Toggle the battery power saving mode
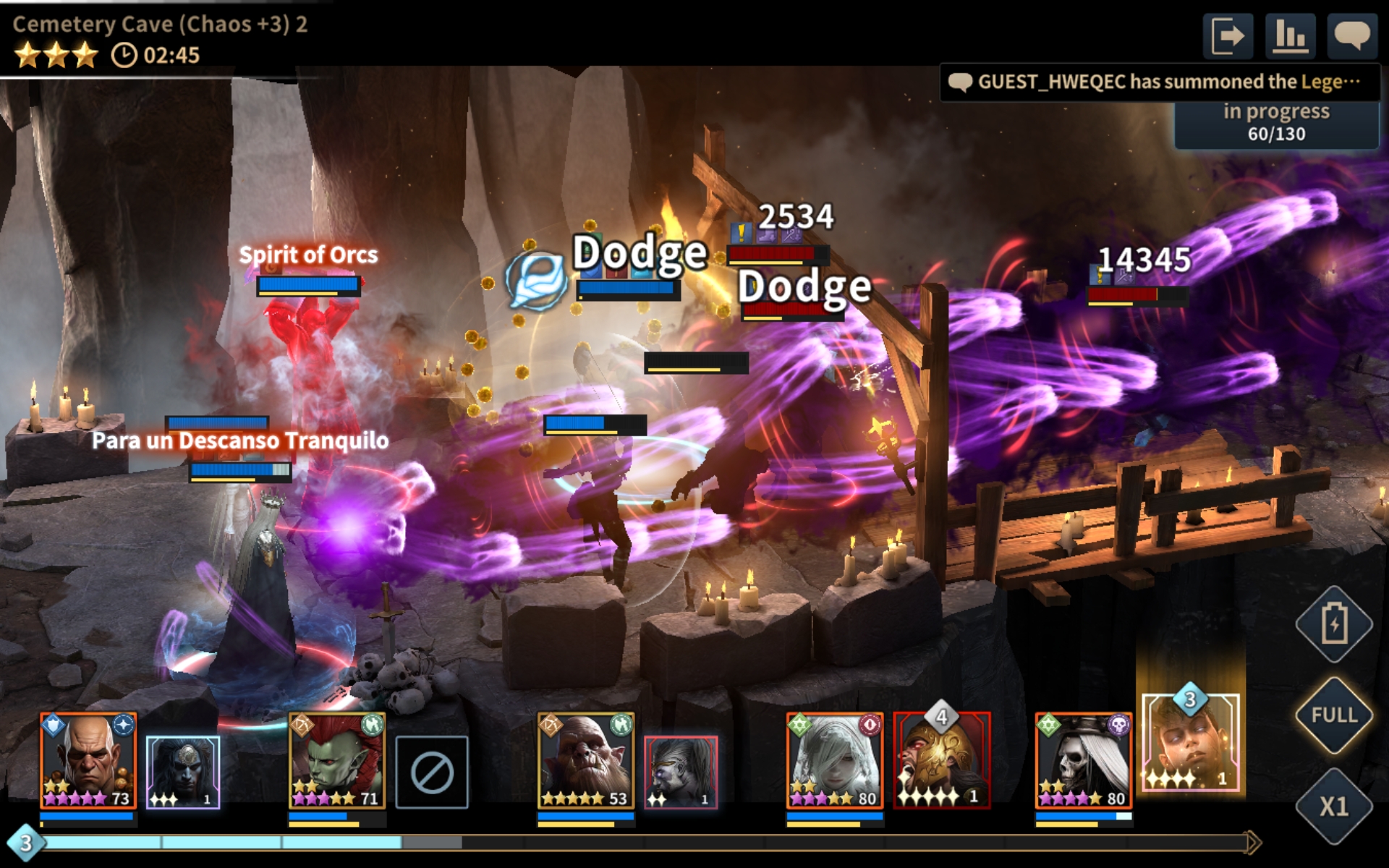Viewport: 1389px width, 868px height. (x=1334, y=624)
